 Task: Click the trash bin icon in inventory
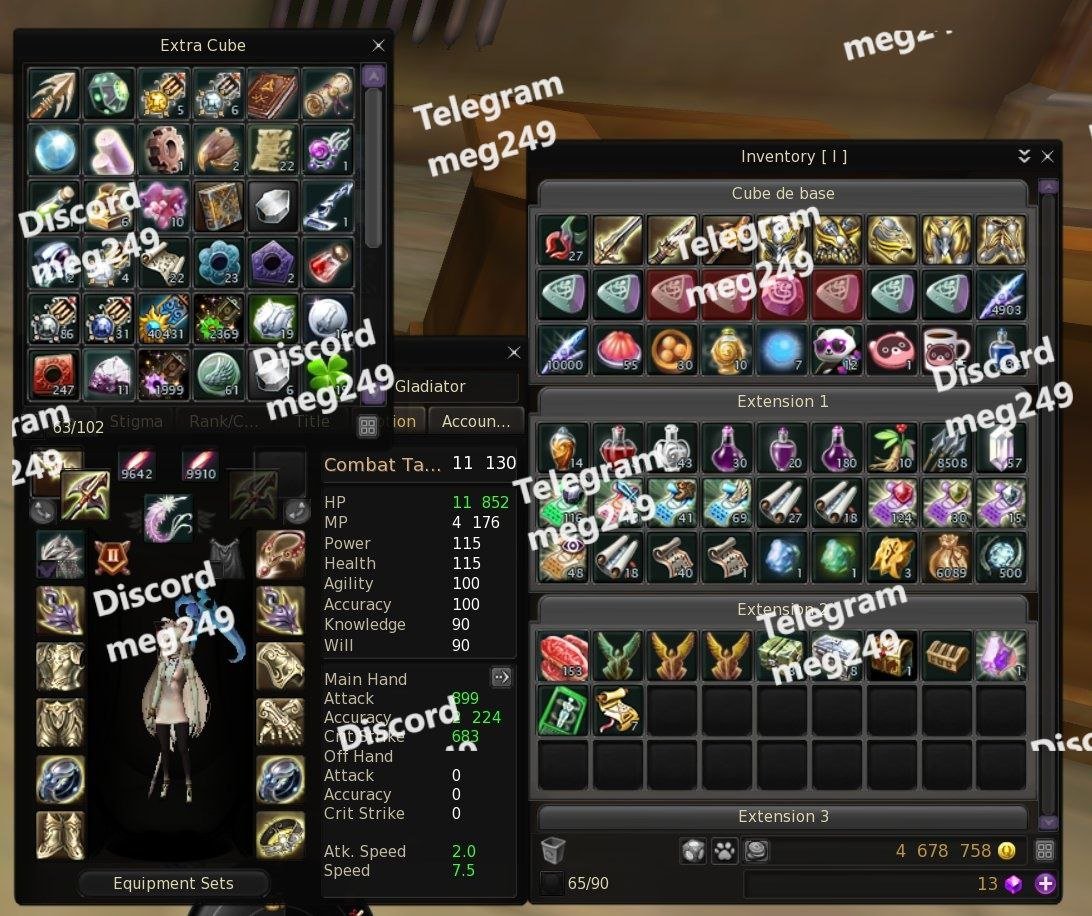point(553,851)
